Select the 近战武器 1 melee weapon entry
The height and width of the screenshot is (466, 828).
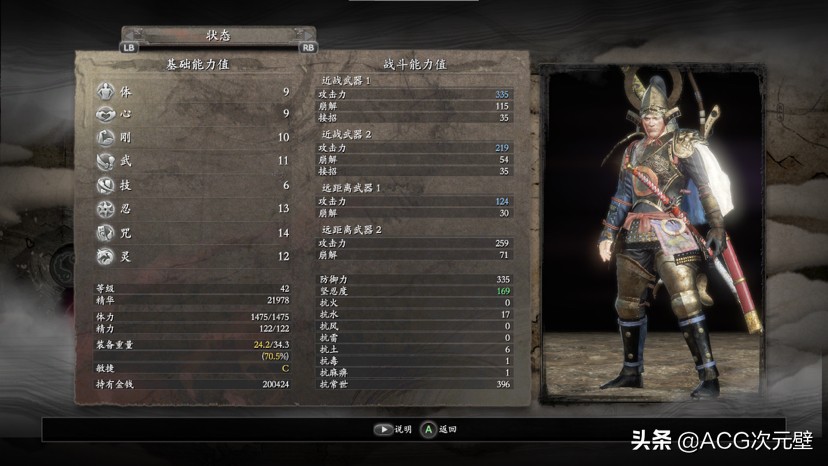(x=346, y=80)
